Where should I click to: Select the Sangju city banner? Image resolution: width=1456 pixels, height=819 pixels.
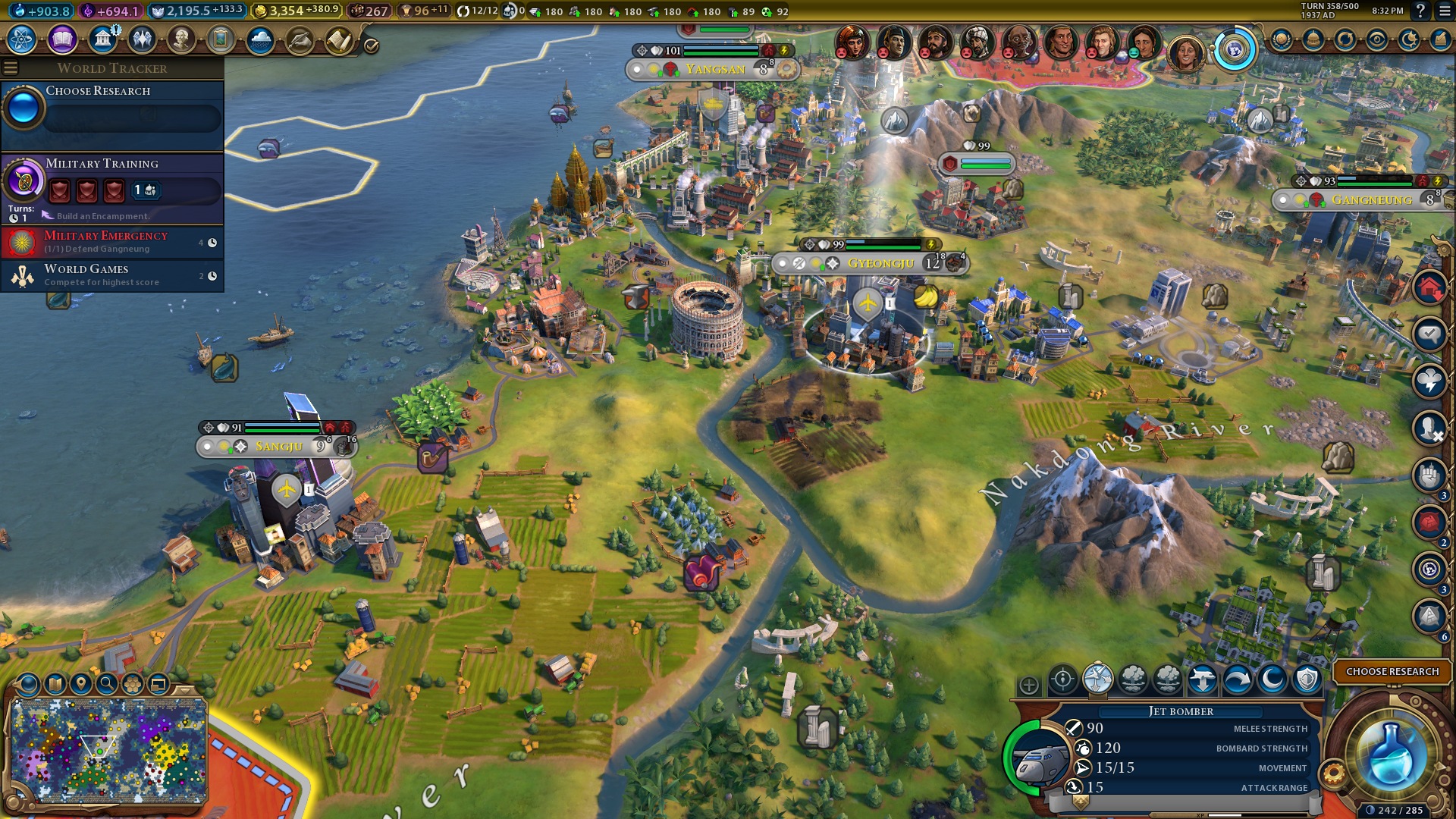(278, 447)
